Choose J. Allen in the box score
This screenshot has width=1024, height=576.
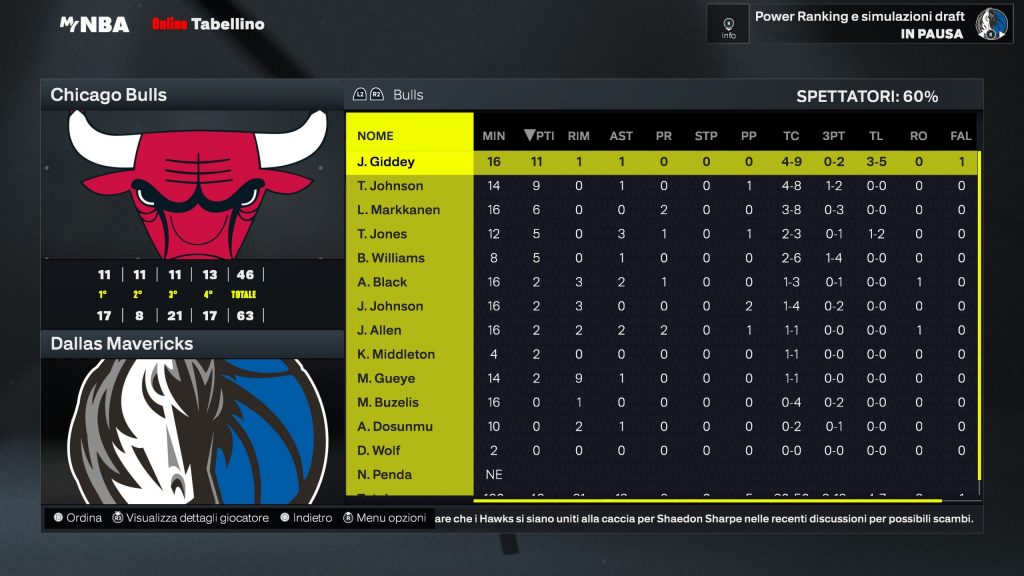379,330
